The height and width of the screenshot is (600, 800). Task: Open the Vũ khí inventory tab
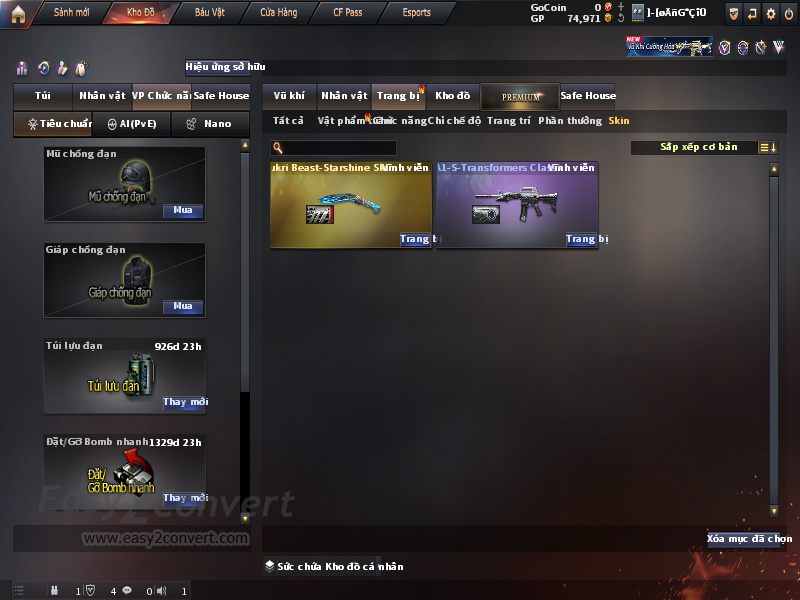point(289,96)
